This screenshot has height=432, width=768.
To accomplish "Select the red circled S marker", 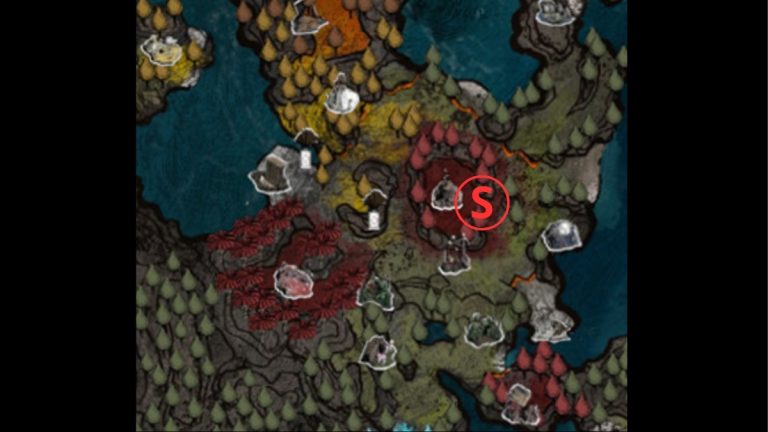I will coord(482,203).
